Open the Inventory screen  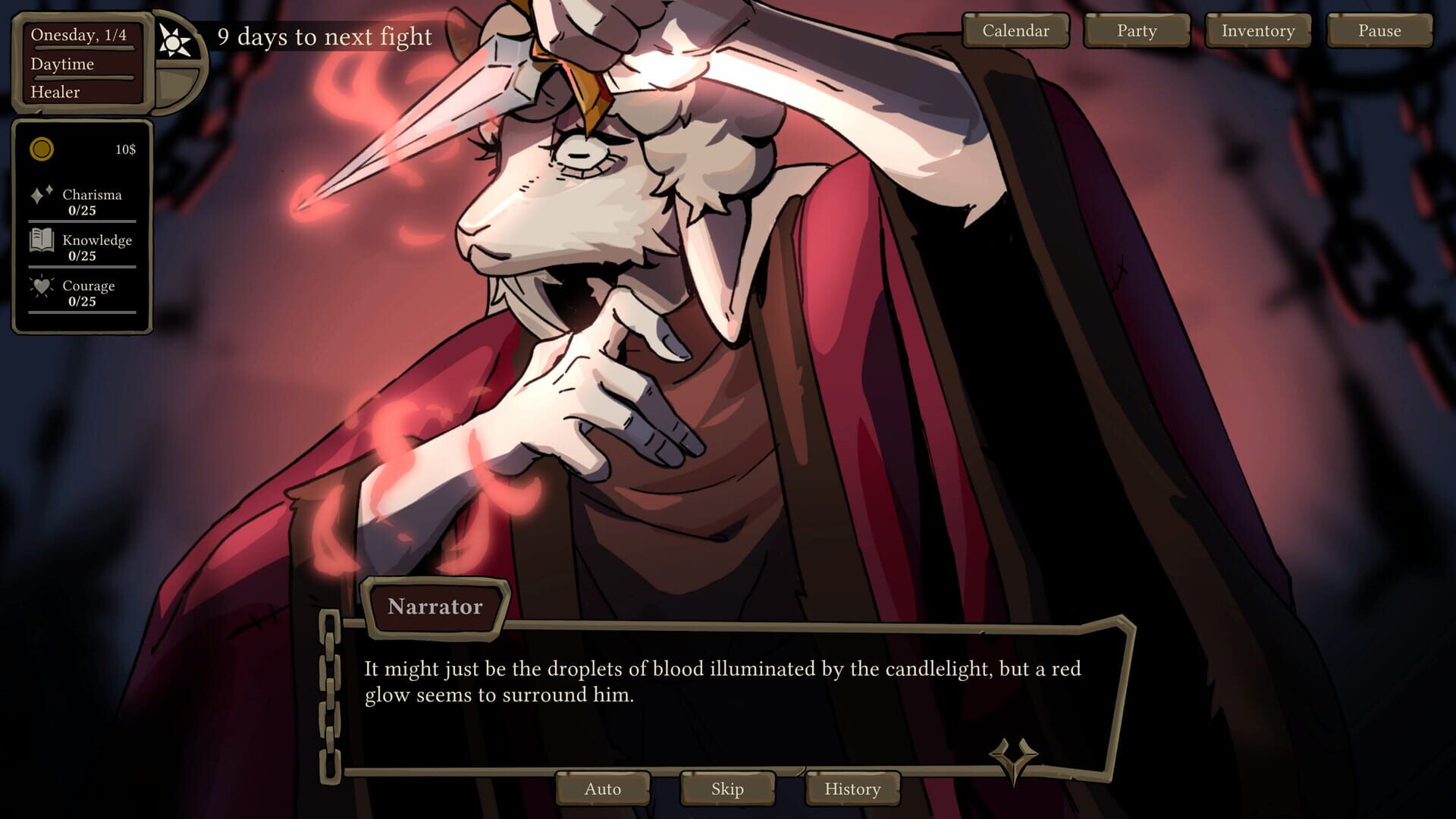pyautogui.click(x=1257, y=30)
